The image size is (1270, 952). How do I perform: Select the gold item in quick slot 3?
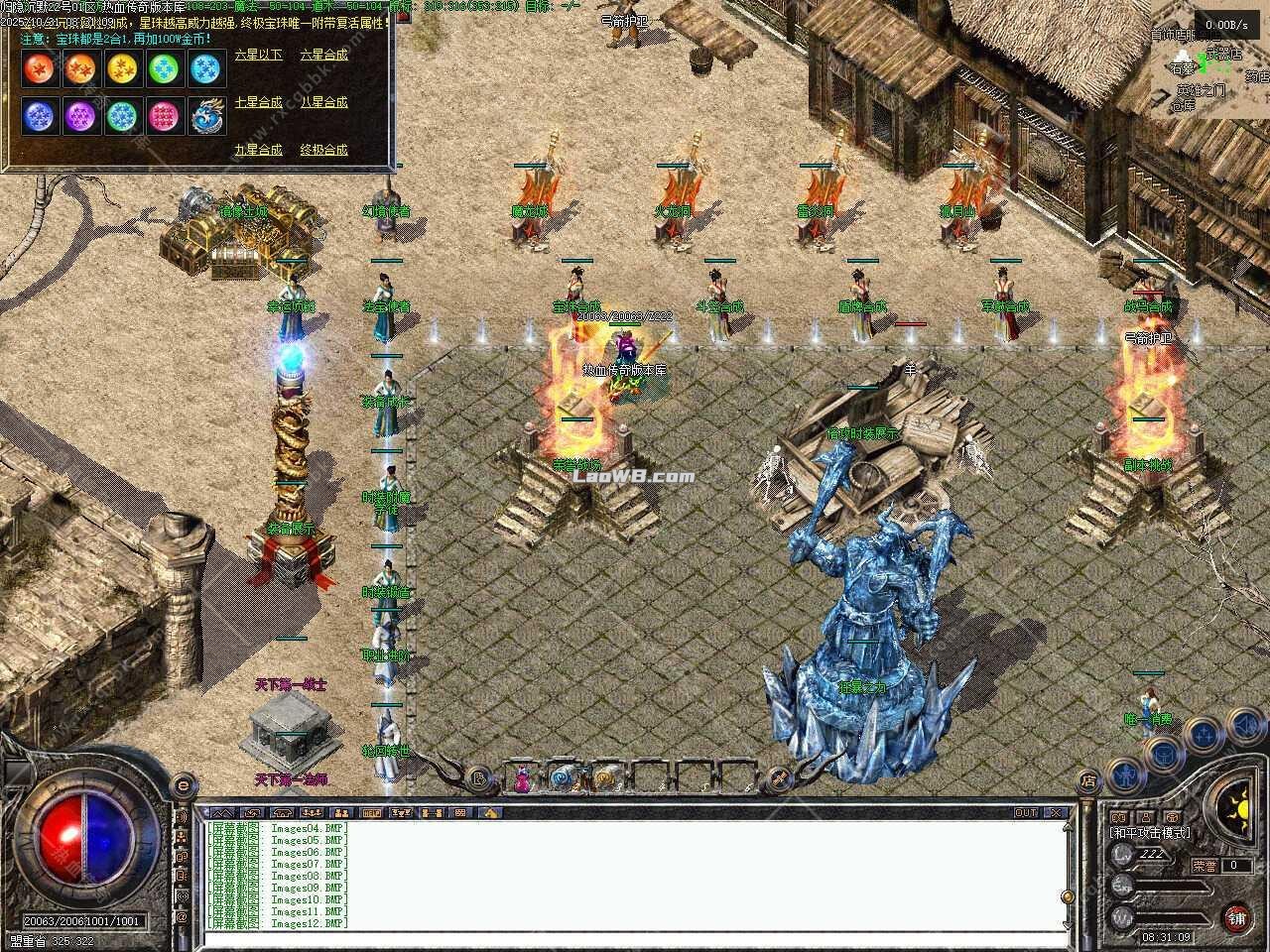(602, 775)
